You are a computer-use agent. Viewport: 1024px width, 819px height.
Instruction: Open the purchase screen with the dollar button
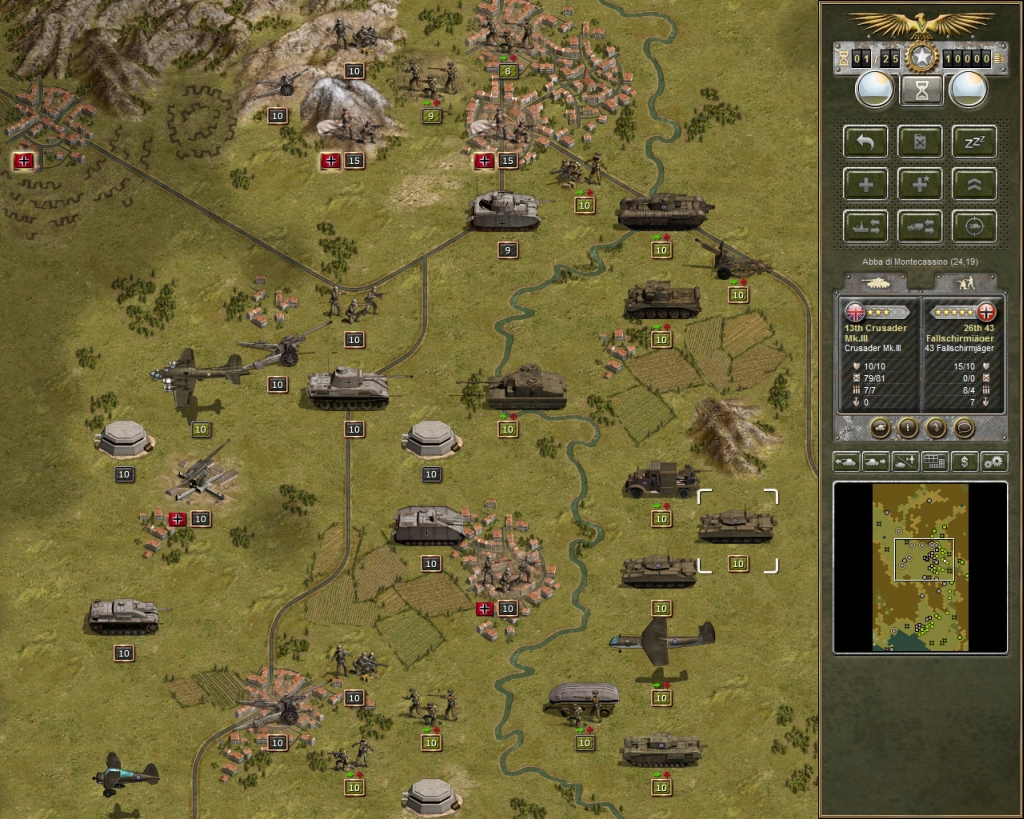coord(964,461)
